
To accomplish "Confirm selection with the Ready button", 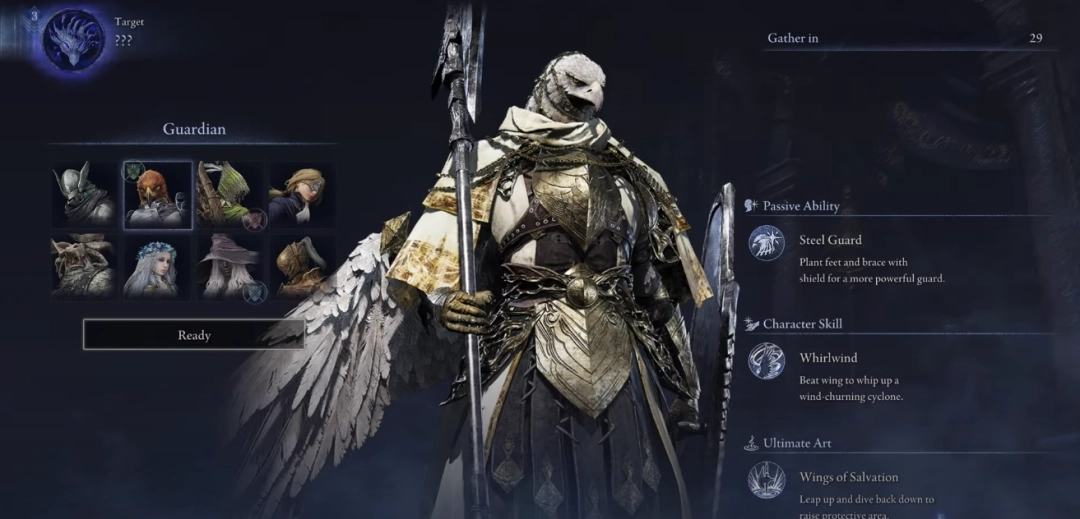I will 194,335.
